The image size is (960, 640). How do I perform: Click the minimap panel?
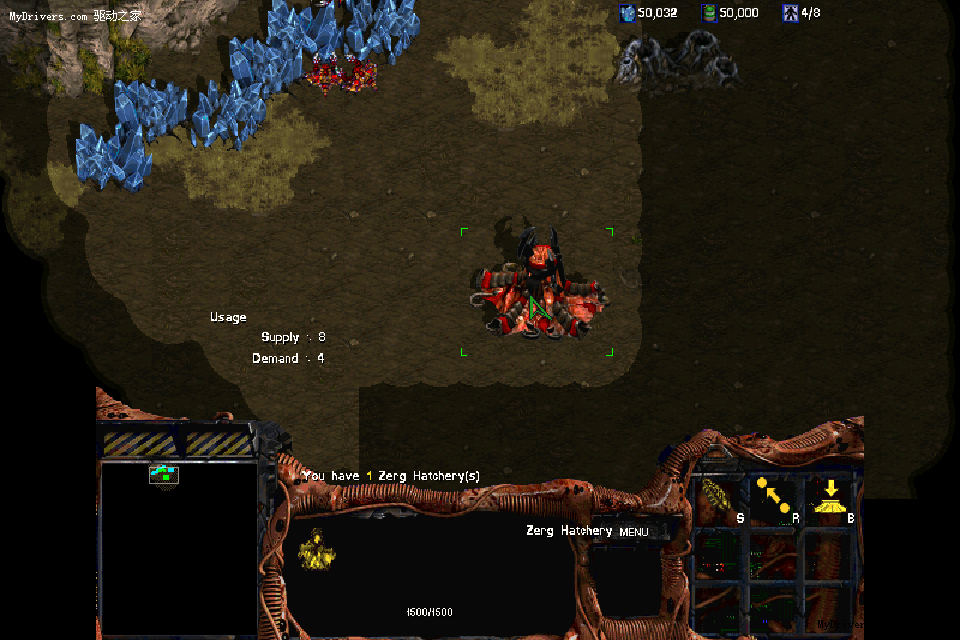pyautogui.click(x=180, y=548)
